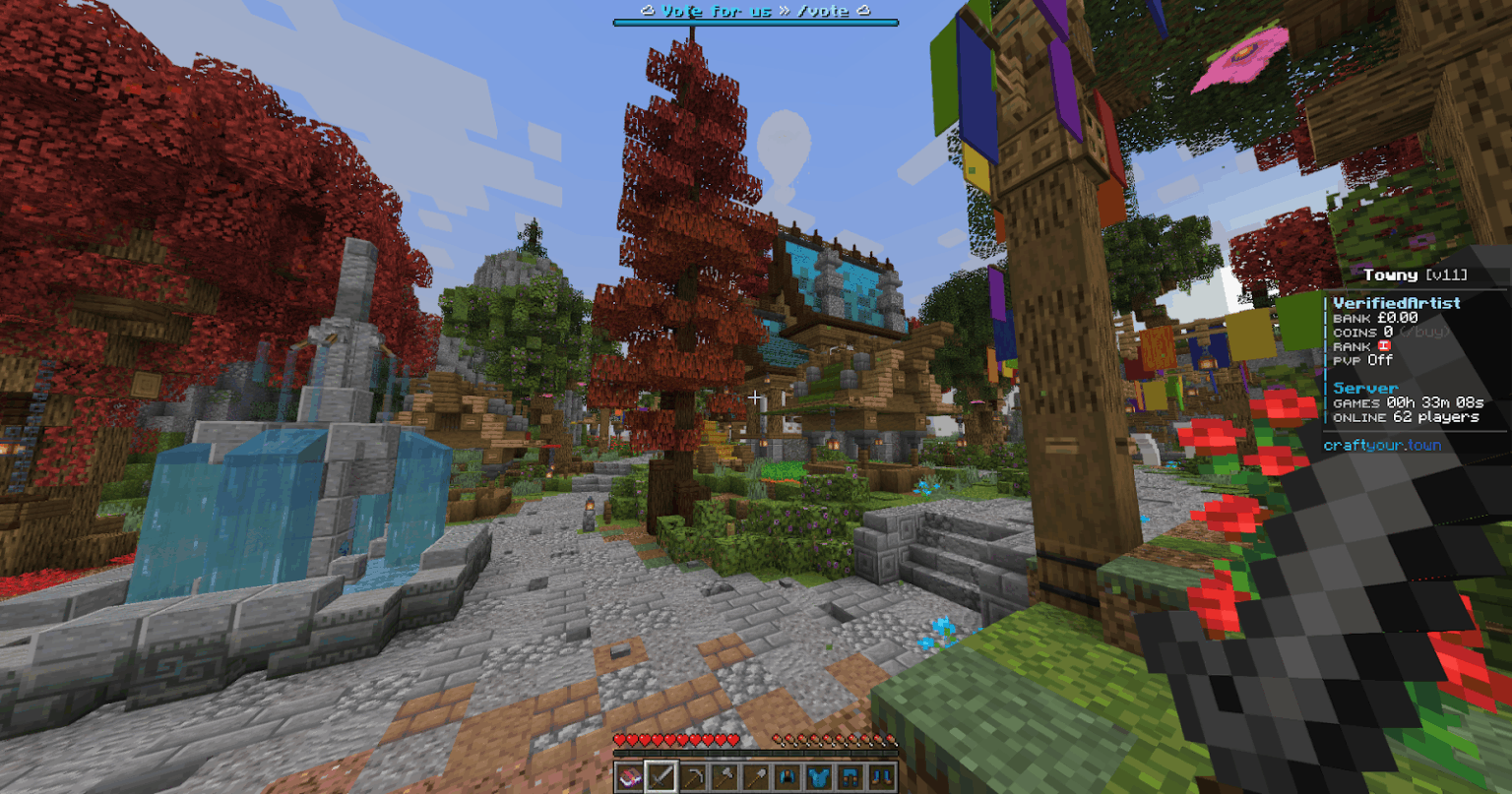Click the ONLINE 62 players entry

(1406, 417)
